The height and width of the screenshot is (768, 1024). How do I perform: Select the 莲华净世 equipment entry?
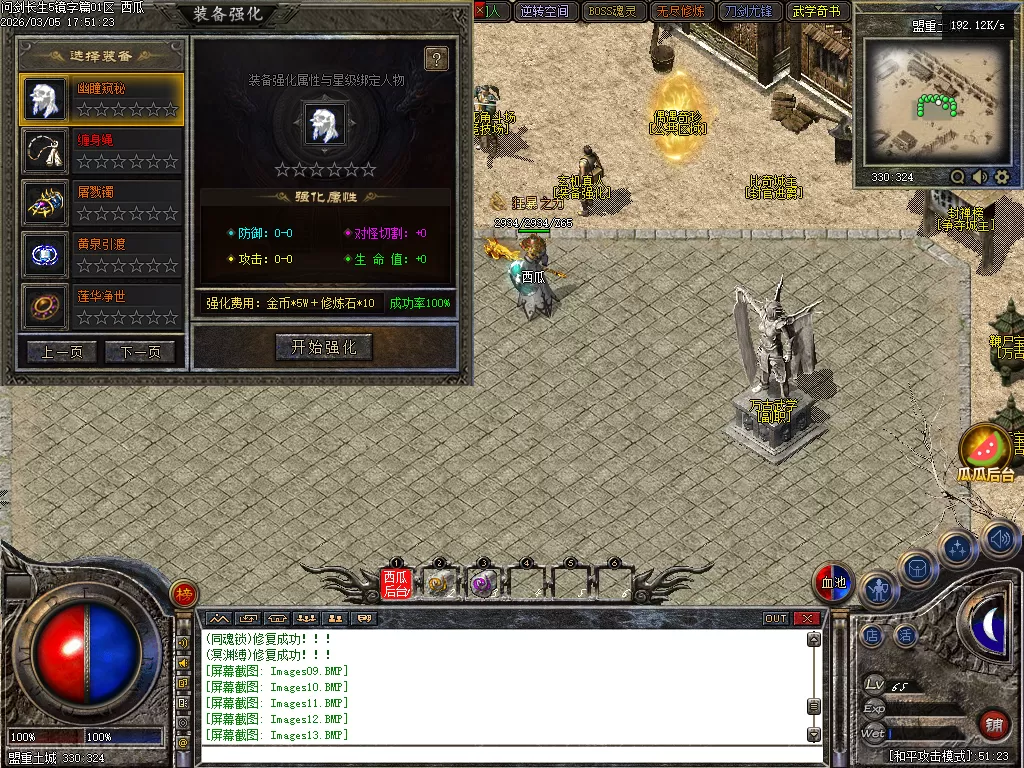click(101, 307)
